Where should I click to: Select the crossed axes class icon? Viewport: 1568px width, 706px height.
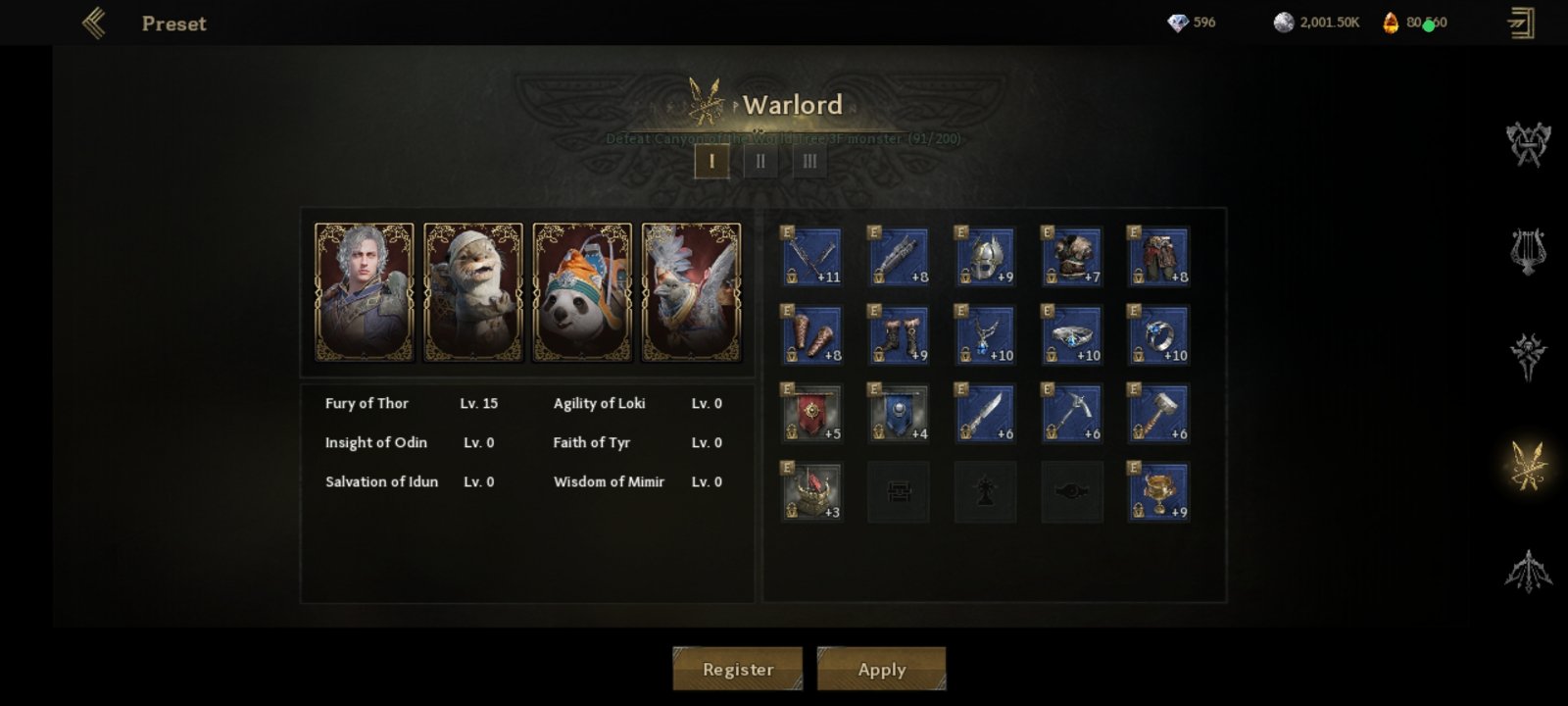1528,144
